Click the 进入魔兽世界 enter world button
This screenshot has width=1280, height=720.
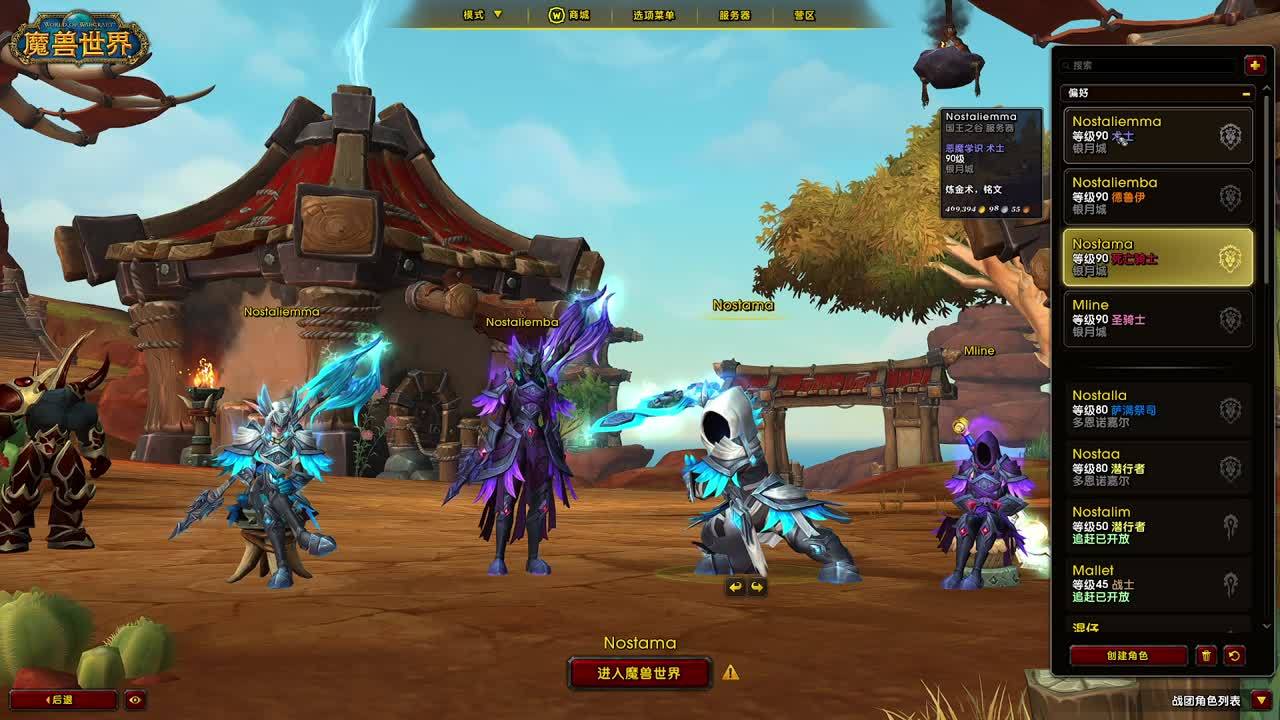click(639, 673)
